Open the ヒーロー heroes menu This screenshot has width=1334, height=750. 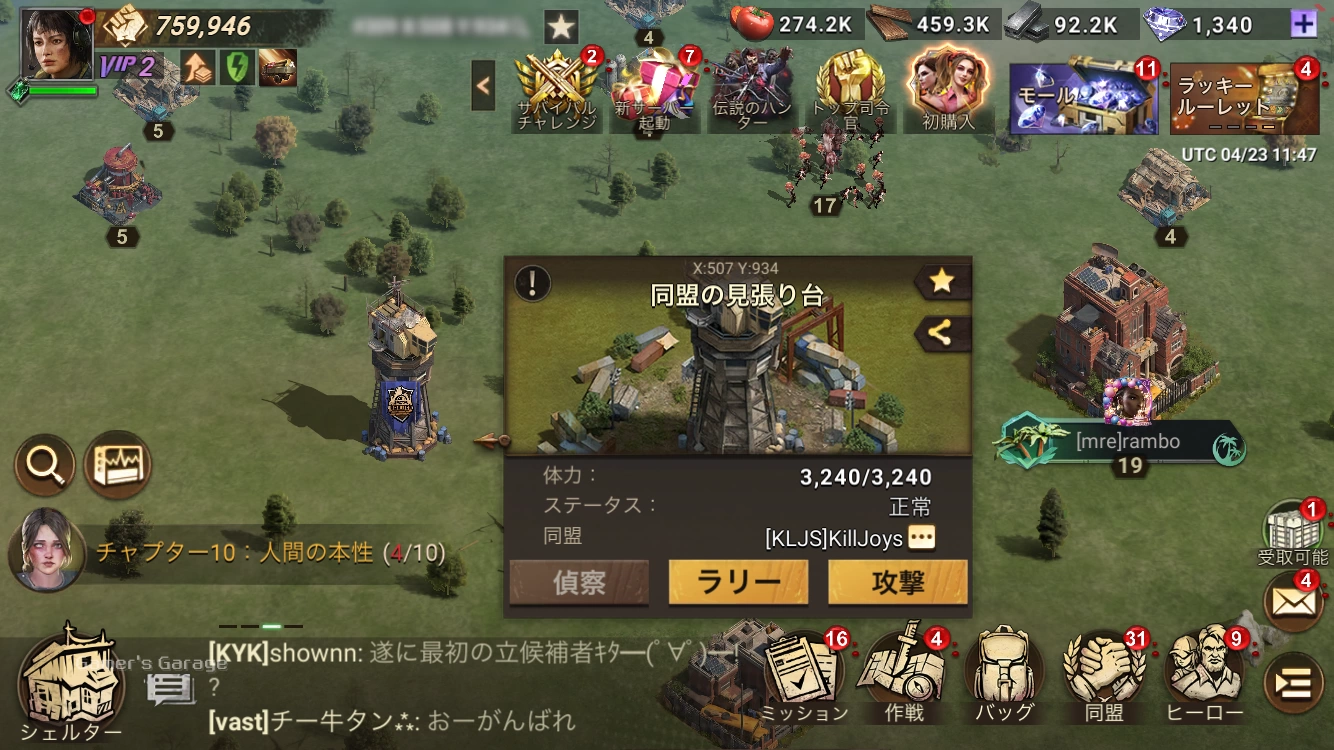pos(1204,675)
